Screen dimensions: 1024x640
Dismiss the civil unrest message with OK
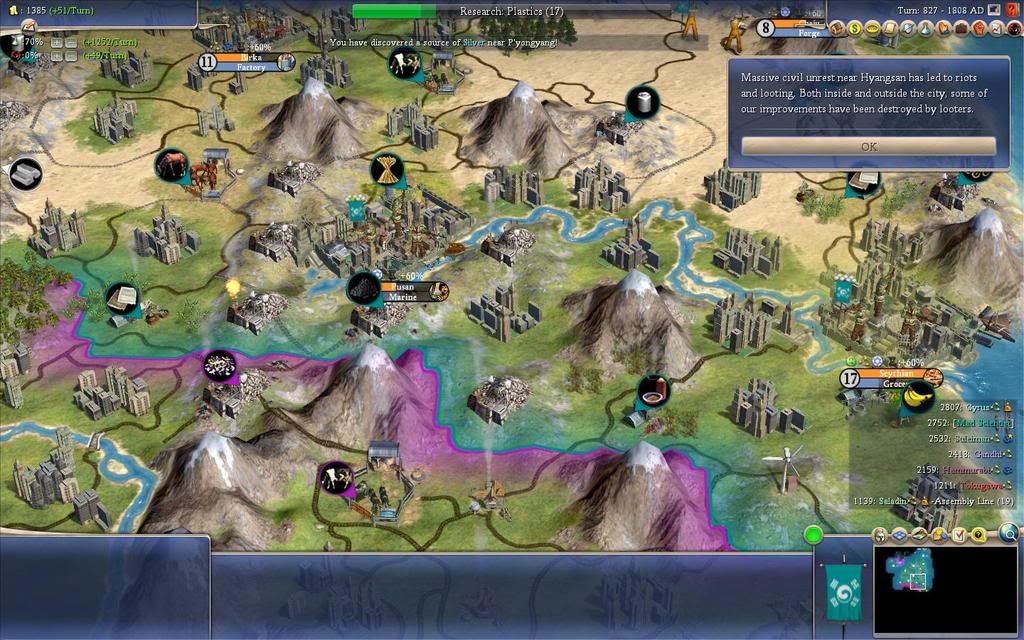(868, 146)
